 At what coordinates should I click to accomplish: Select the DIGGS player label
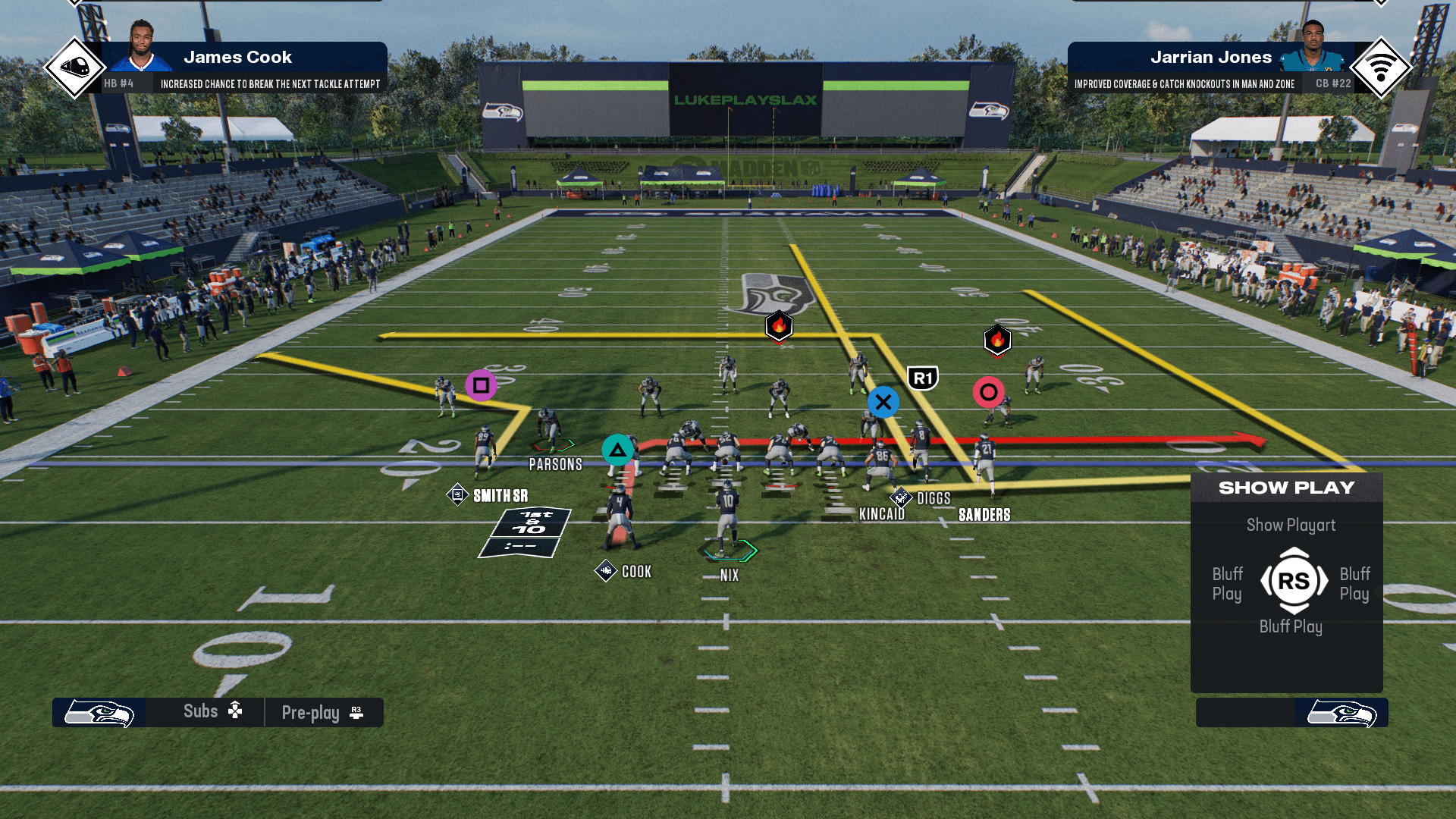[x=934, y=498]
